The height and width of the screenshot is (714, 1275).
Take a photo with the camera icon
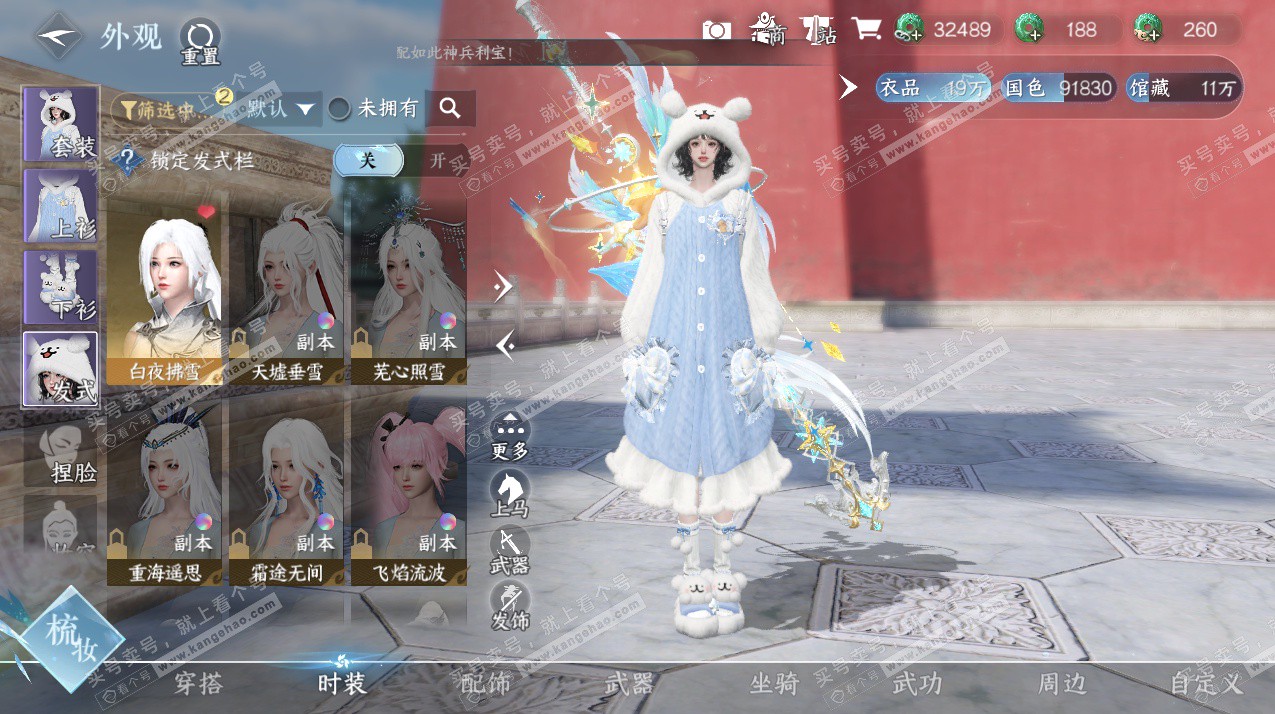716,30
